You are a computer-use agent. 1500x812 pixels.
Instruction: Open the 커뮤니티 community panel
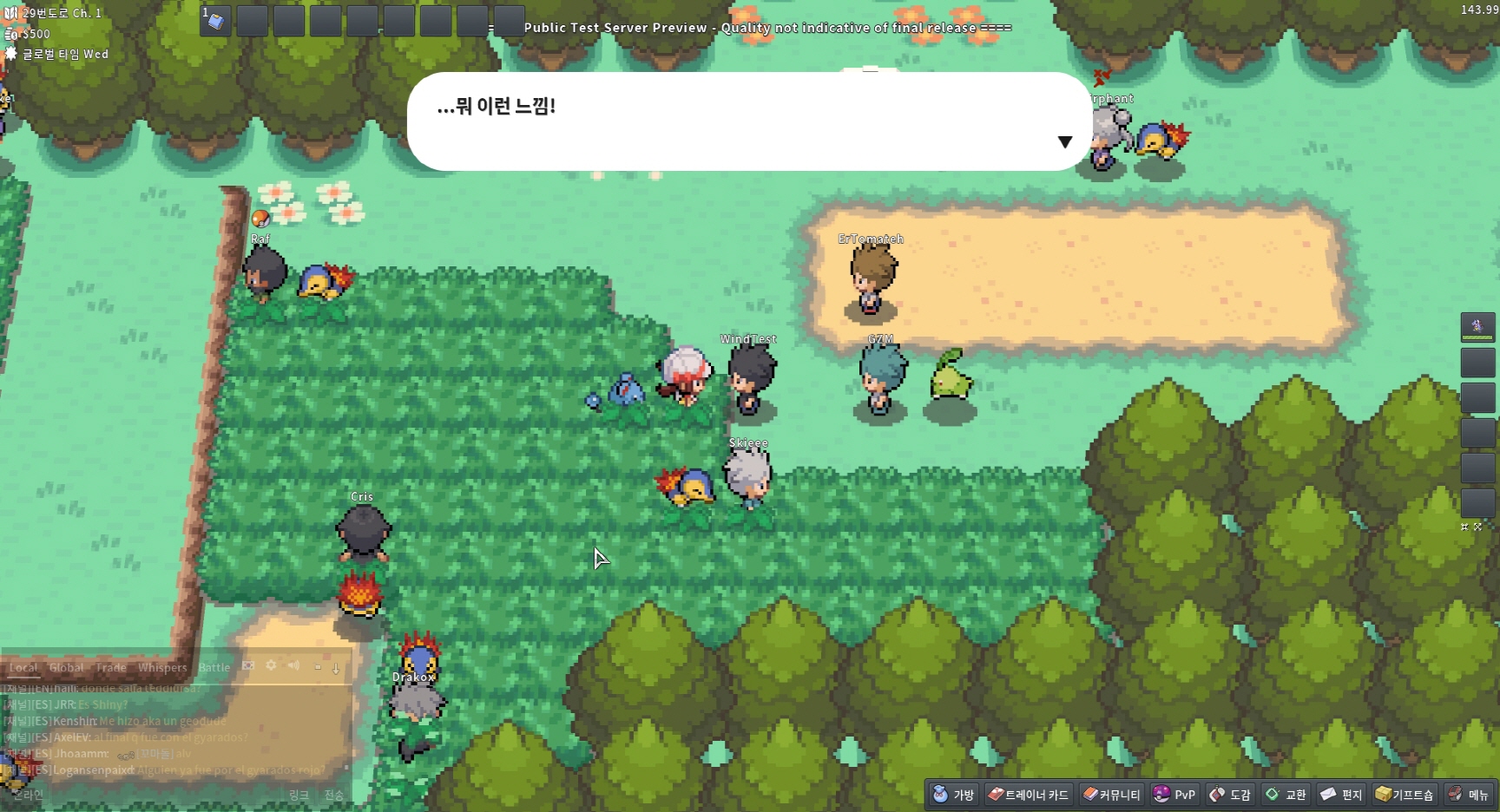point(1112,794)
